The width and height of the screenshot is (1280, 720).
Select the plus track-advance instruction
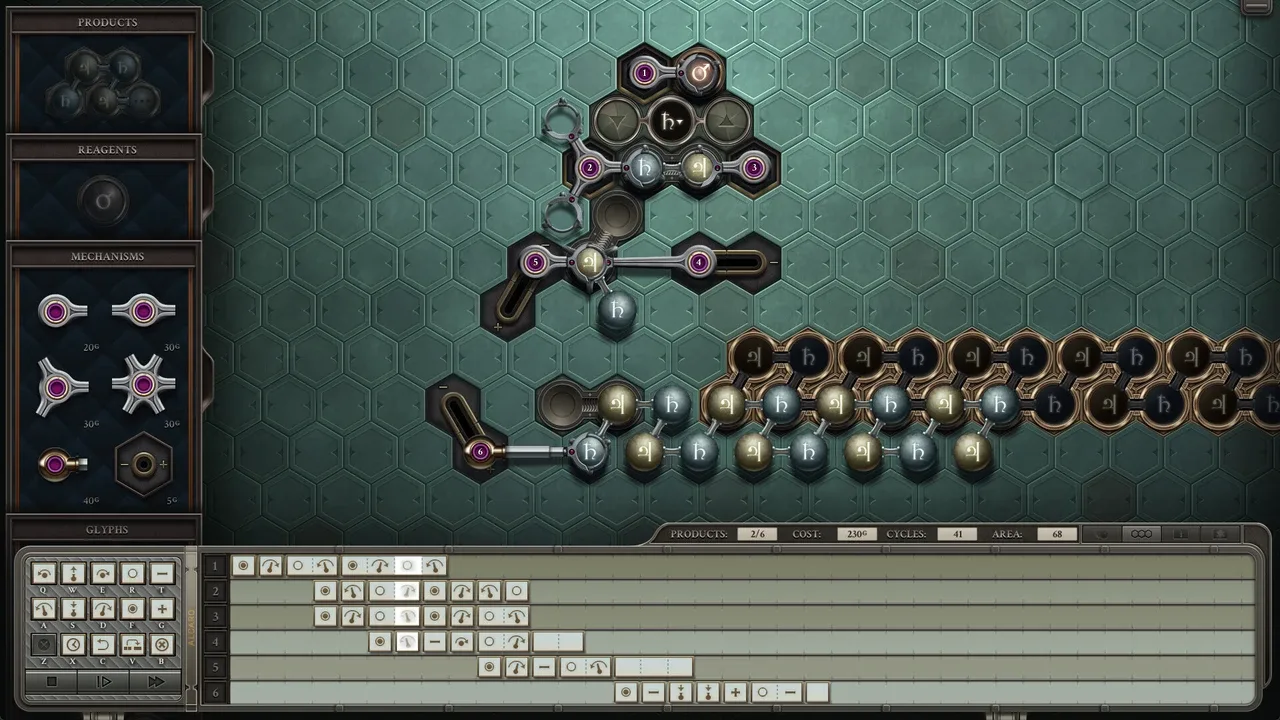(x=162, y=609)
